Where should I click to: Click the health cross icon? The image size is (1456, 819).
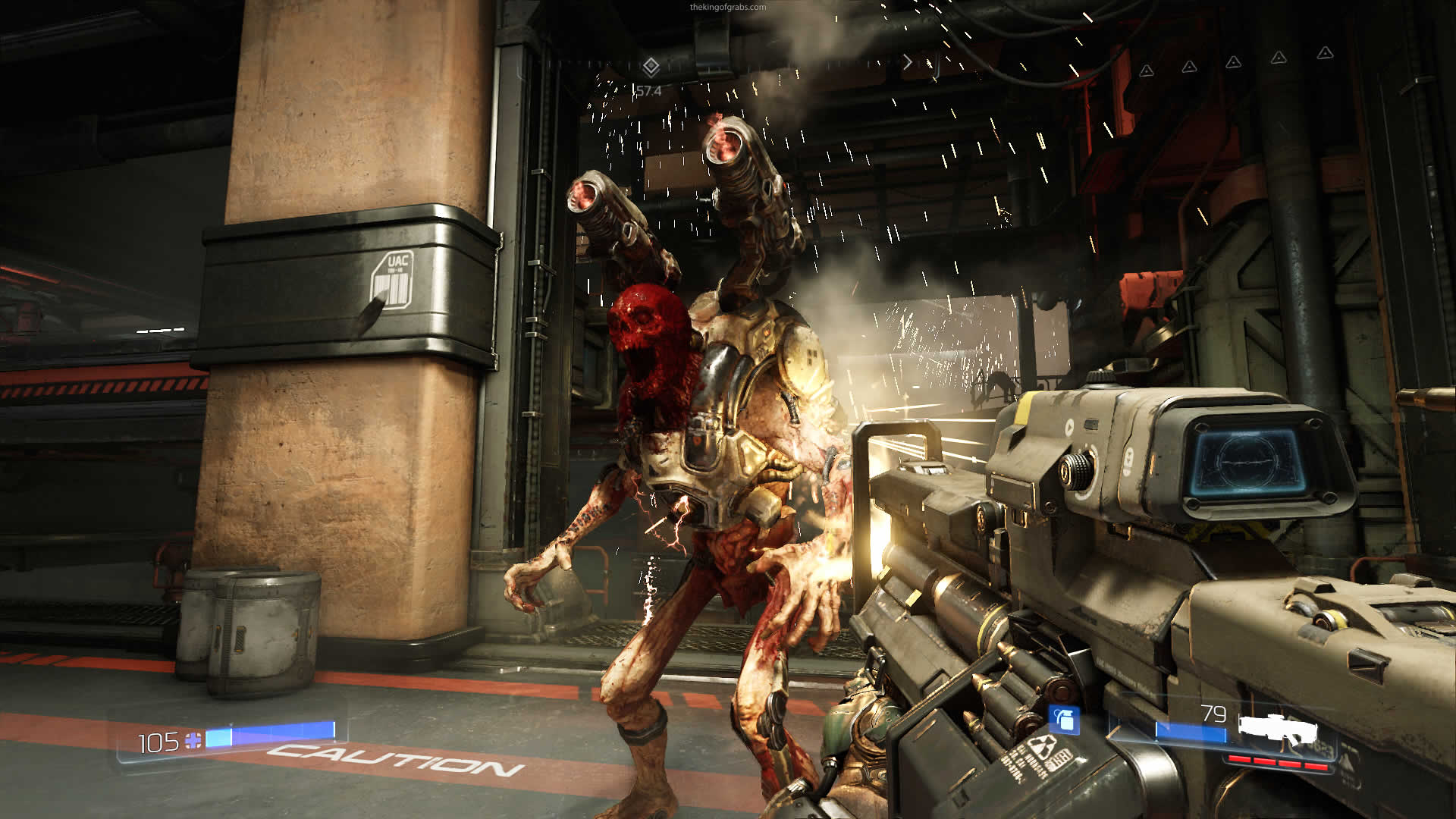pyautogui.click(x=193, y=740)
